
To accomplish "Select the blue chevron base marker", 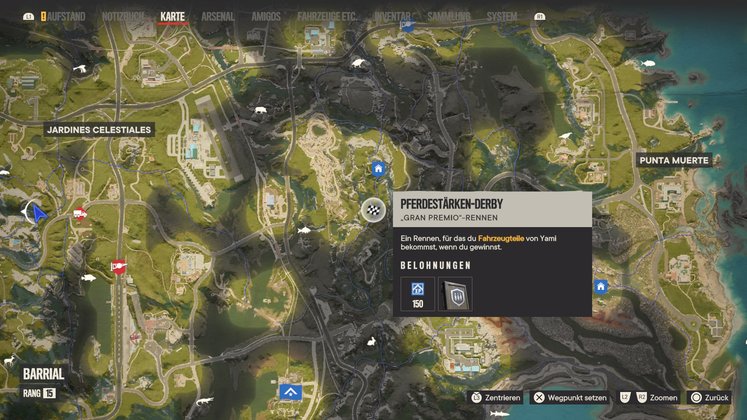I will coord(291,391).
